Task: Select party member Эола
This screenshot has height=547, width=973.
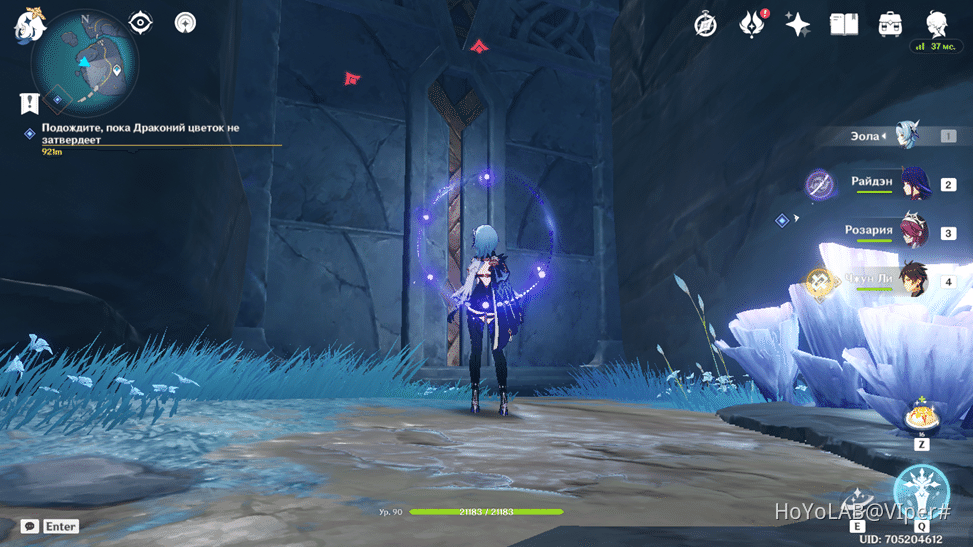Action: click(906, 136)
